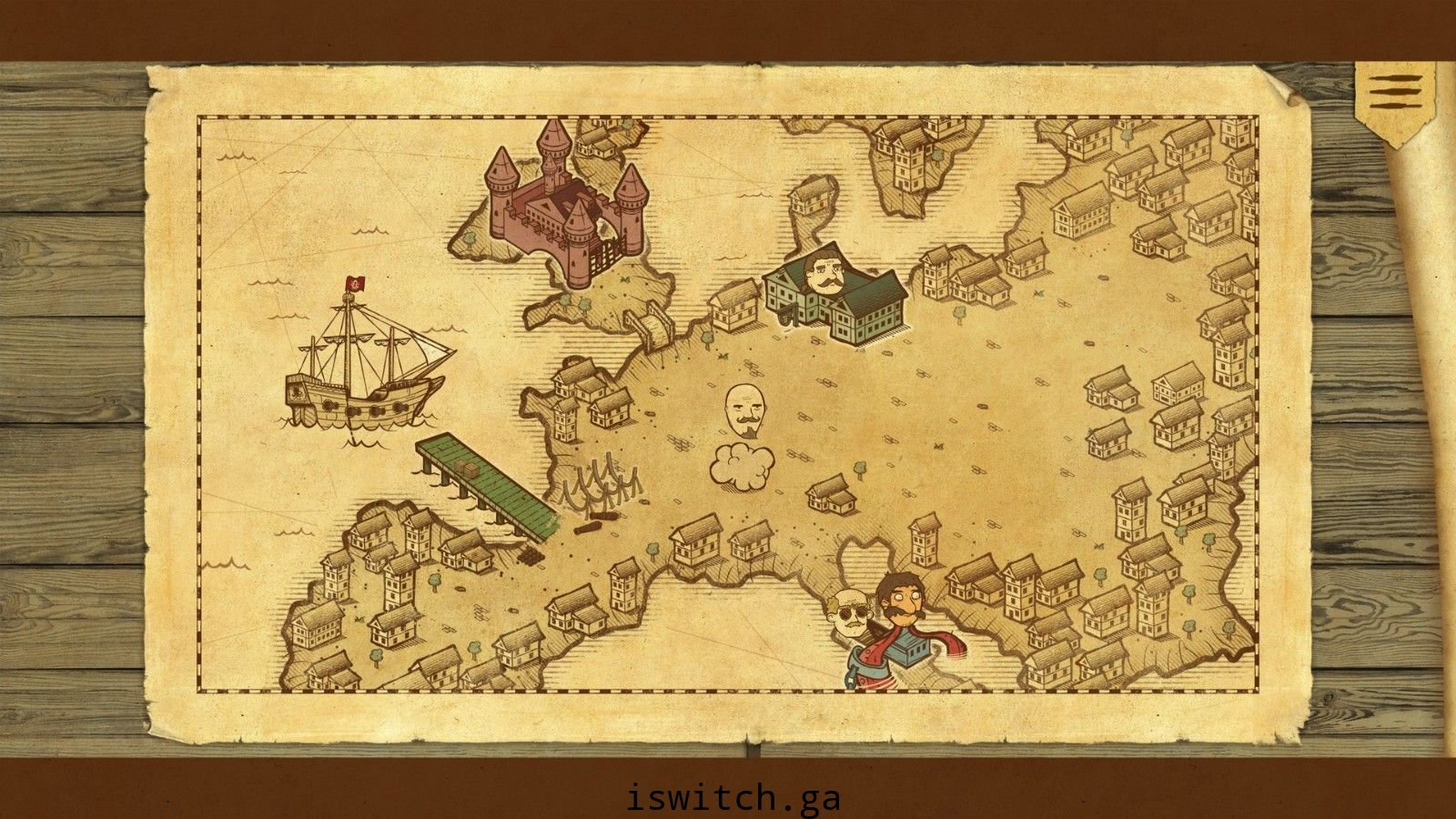Select the red castle location on the map

tap(568, 205)
